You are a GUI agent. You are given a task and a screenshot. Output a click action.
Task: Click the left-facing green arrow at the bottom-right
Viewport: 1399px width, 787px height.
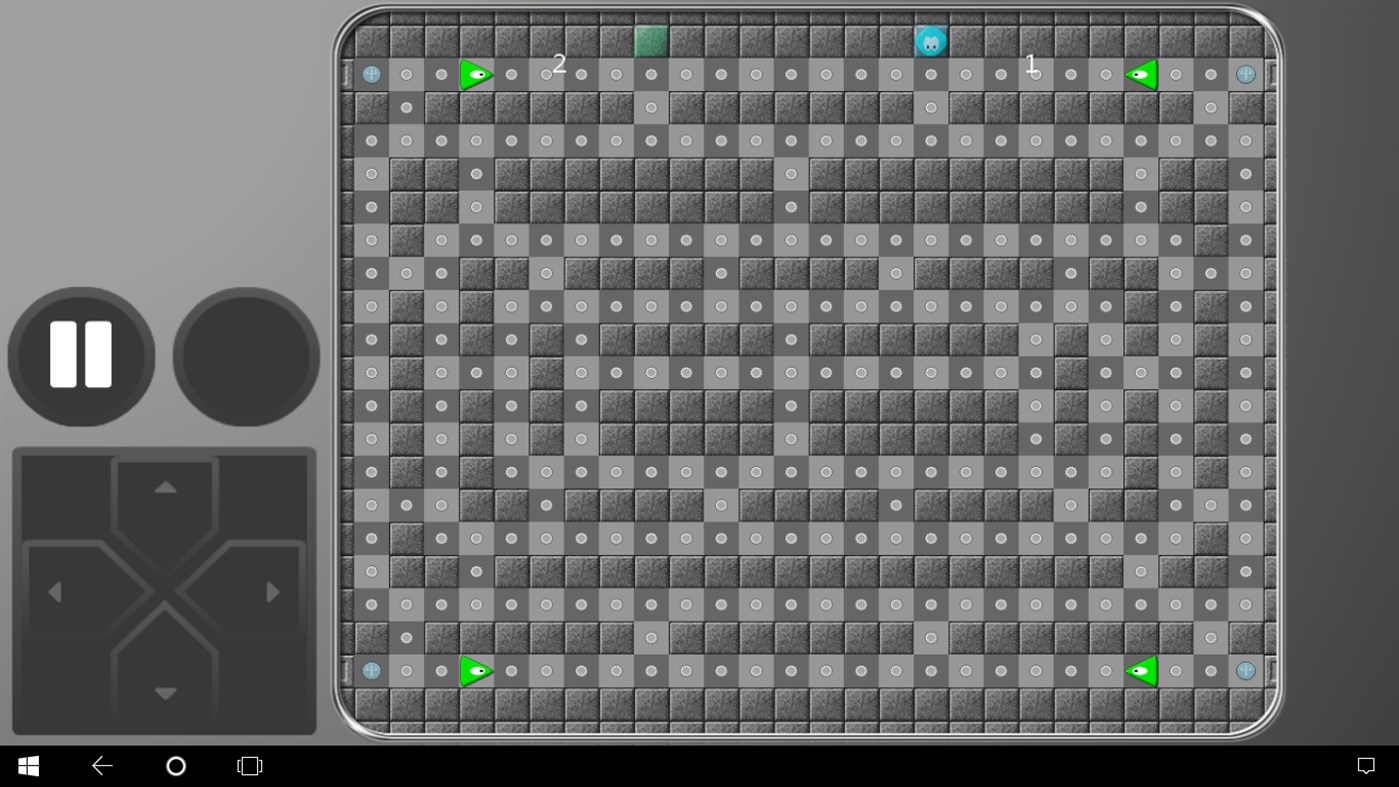[x=1141, y=670]
